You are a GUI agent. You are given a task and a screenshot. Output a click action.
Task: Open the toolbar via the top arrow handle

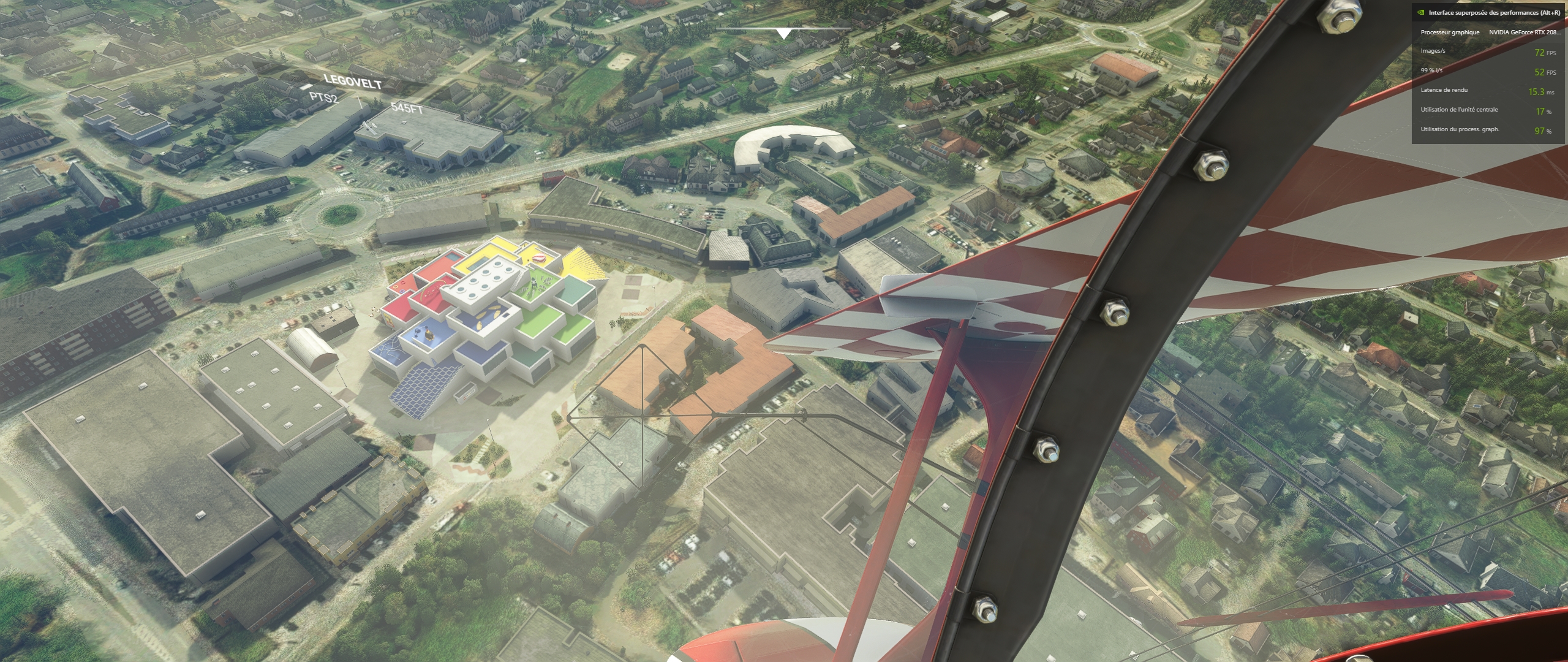click(783, 33)
